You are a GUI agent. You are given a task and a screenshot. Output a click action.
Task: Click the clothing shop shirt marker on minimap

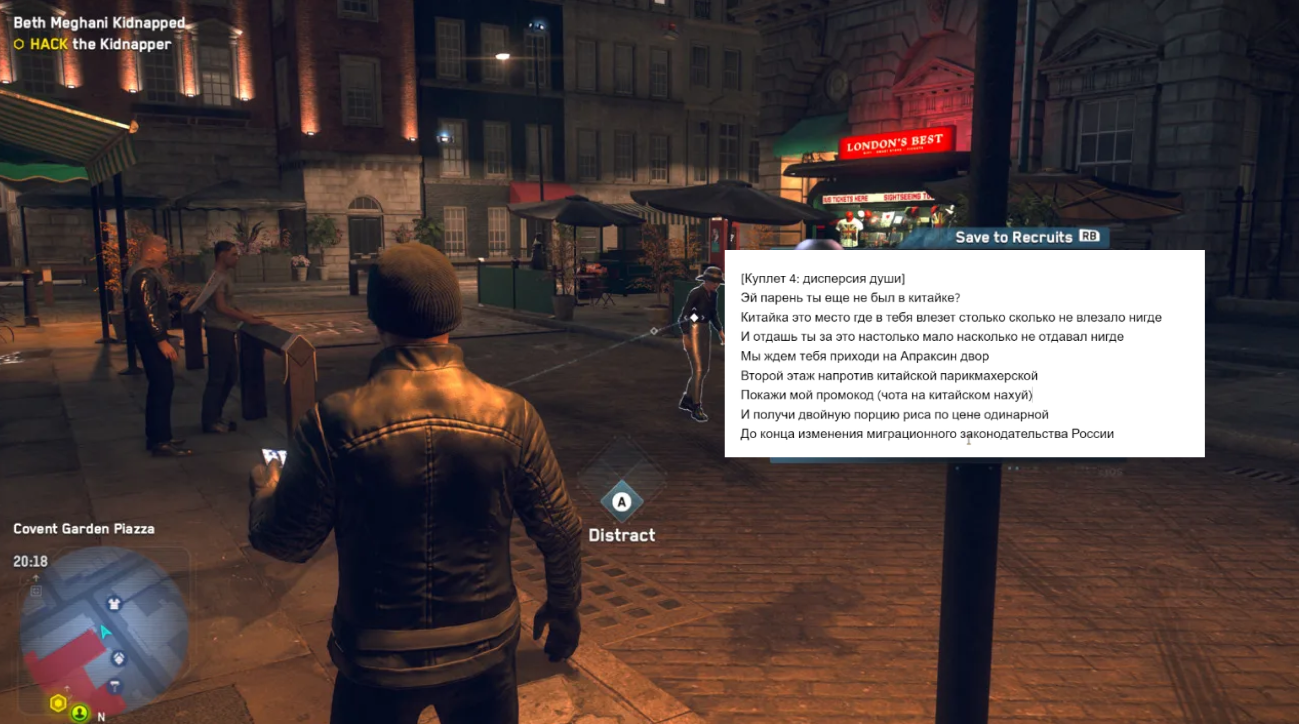point(114,603)
